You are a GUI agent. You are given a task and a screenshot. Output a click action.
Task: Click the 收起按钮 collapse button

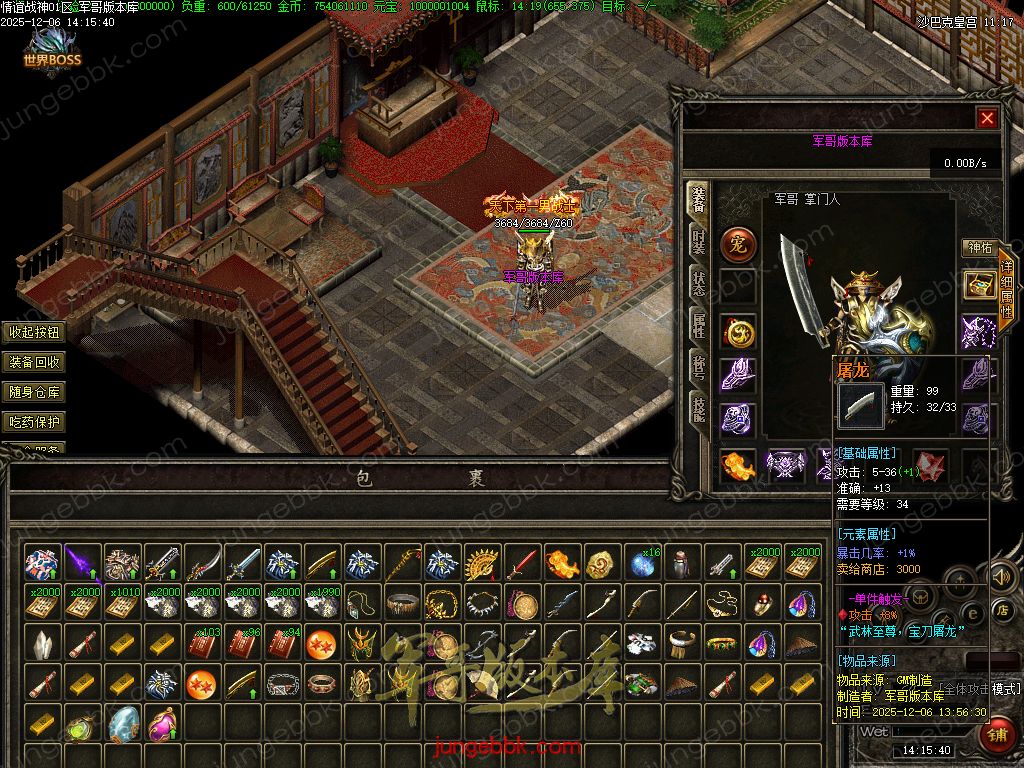coord(35,332)
